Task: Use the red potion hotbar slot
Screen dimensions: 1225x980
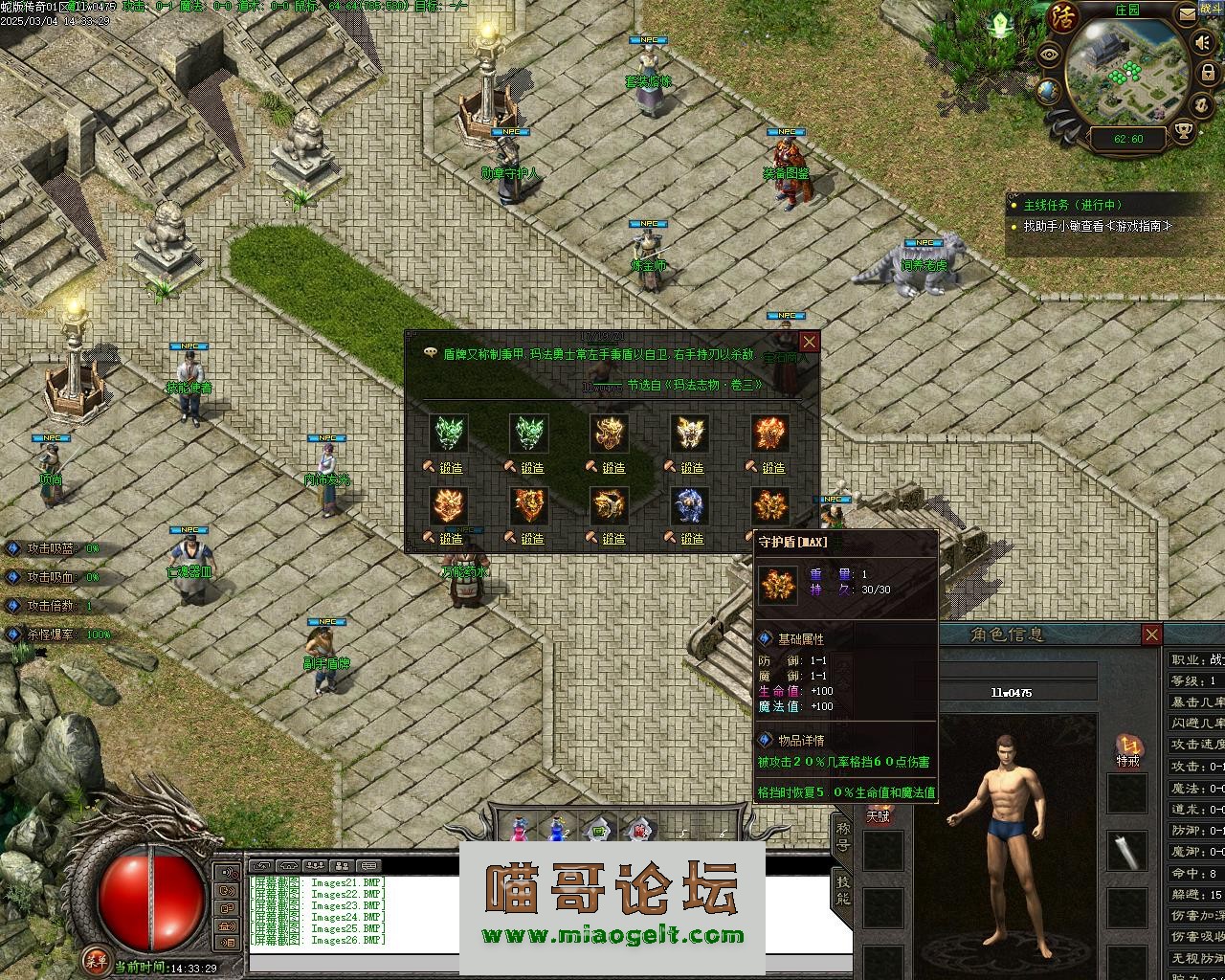Action: [x=518, y=831]
